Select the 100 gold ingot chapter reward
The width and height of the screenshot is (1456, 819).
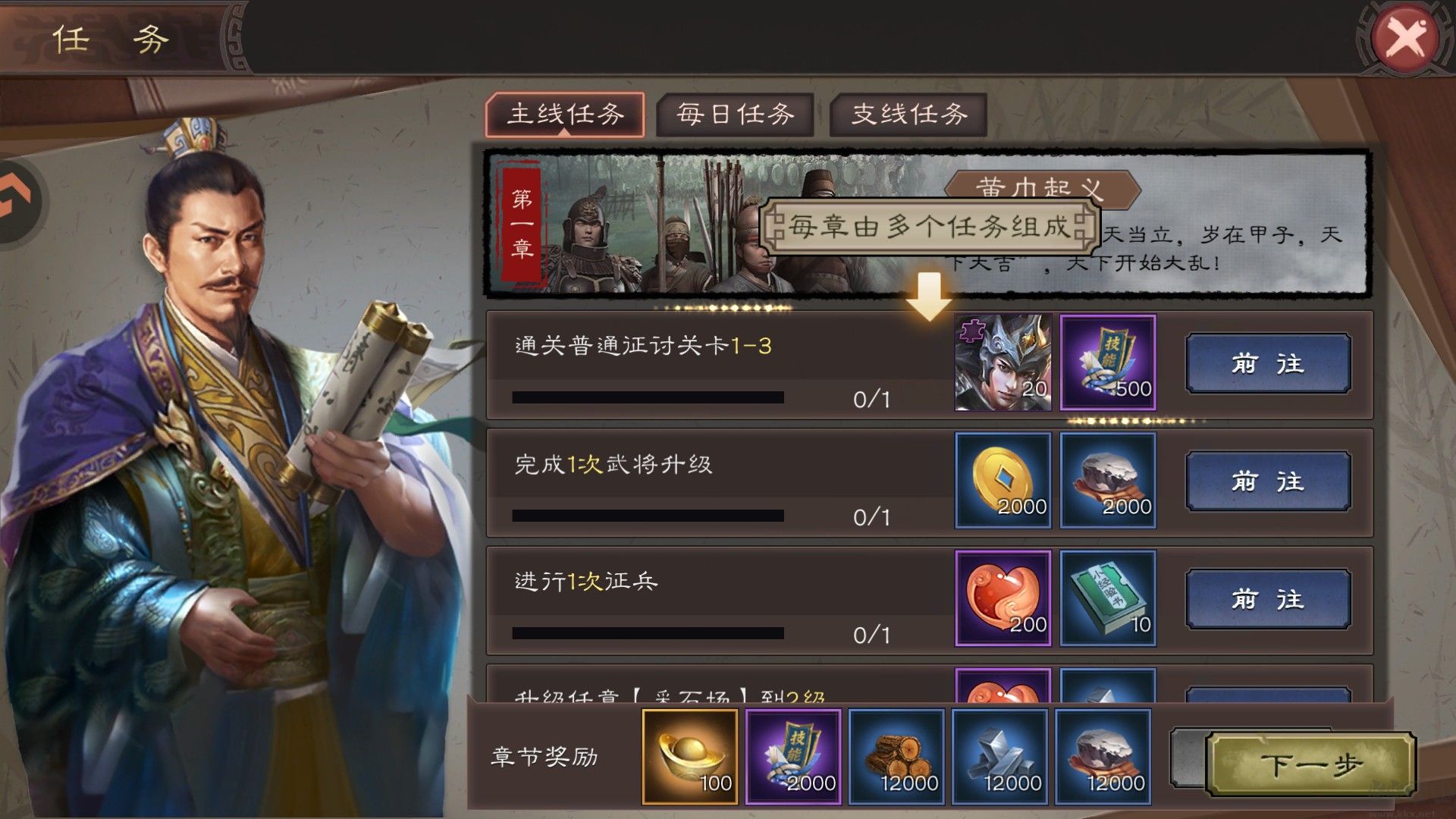[690, 755]
